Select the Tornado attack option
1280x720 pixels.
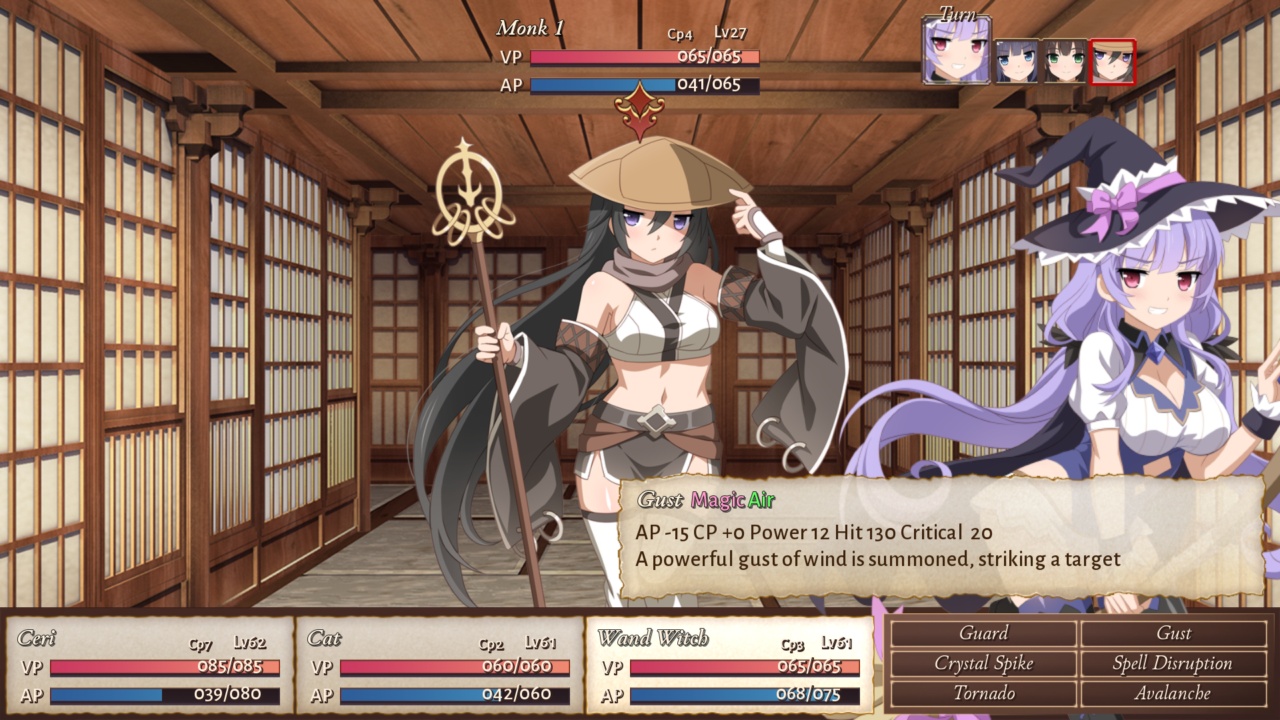(985, 692)
